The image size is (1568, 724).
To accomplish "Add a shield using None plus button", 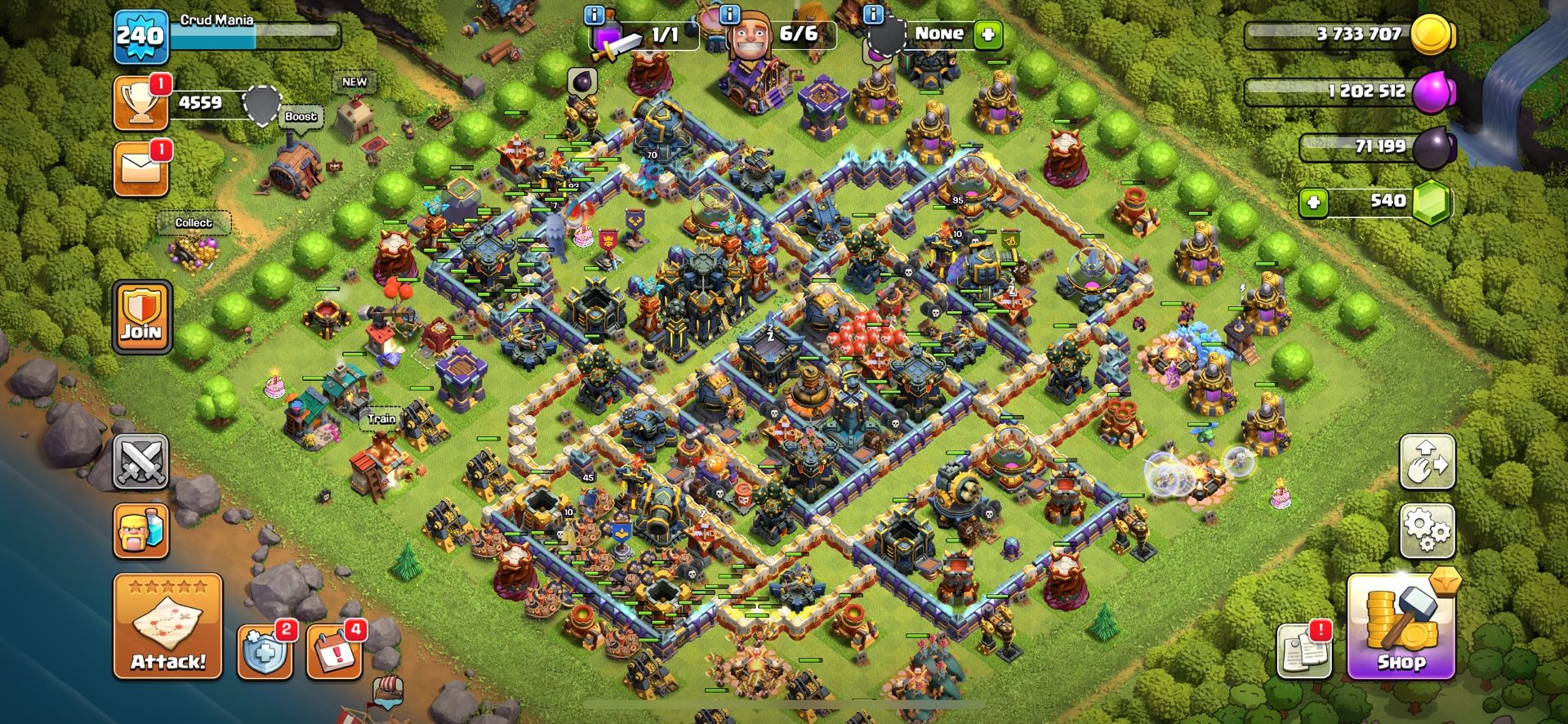I will pyautogui.click(x=987, y=35).
